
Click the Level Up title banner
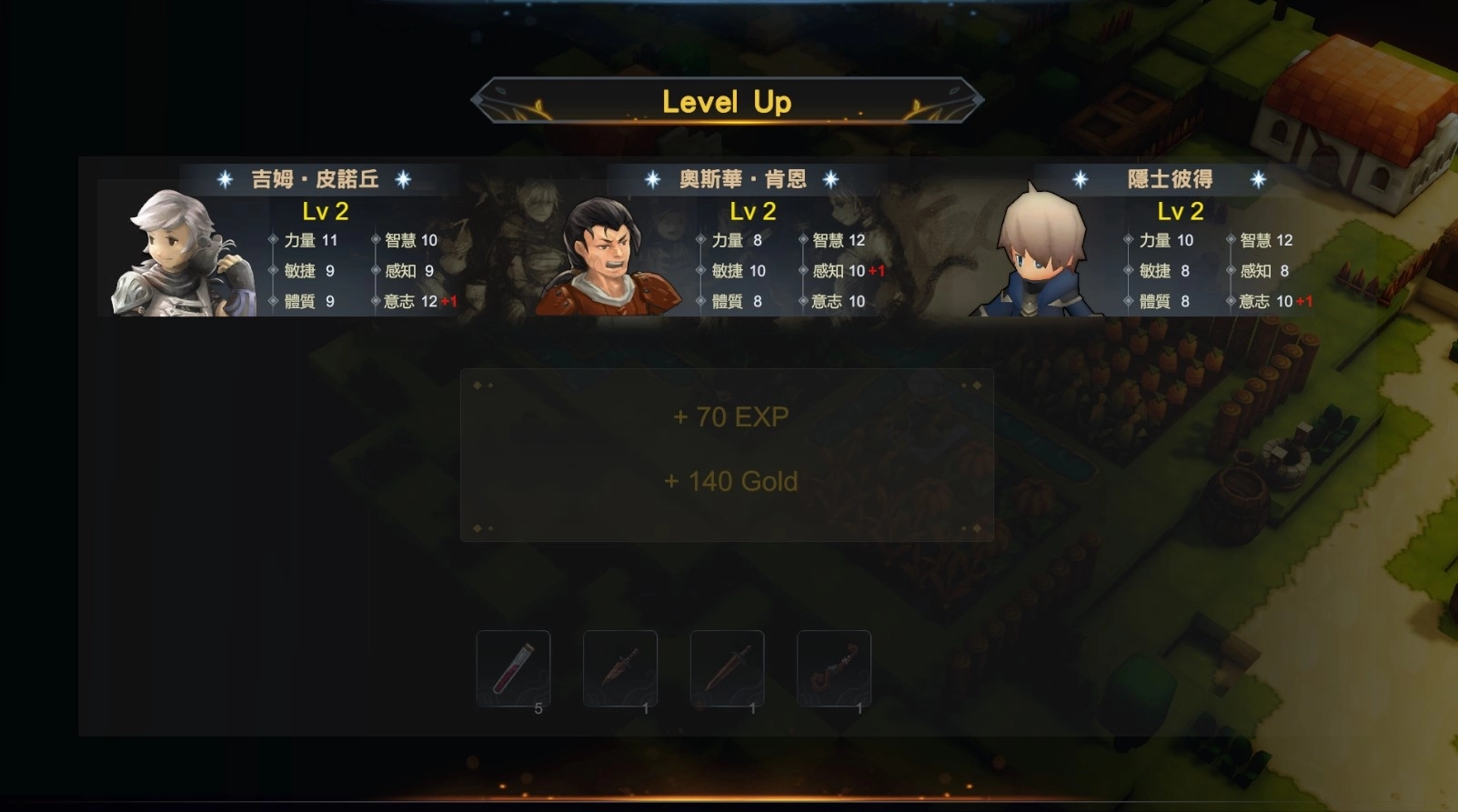click(727, 102)
